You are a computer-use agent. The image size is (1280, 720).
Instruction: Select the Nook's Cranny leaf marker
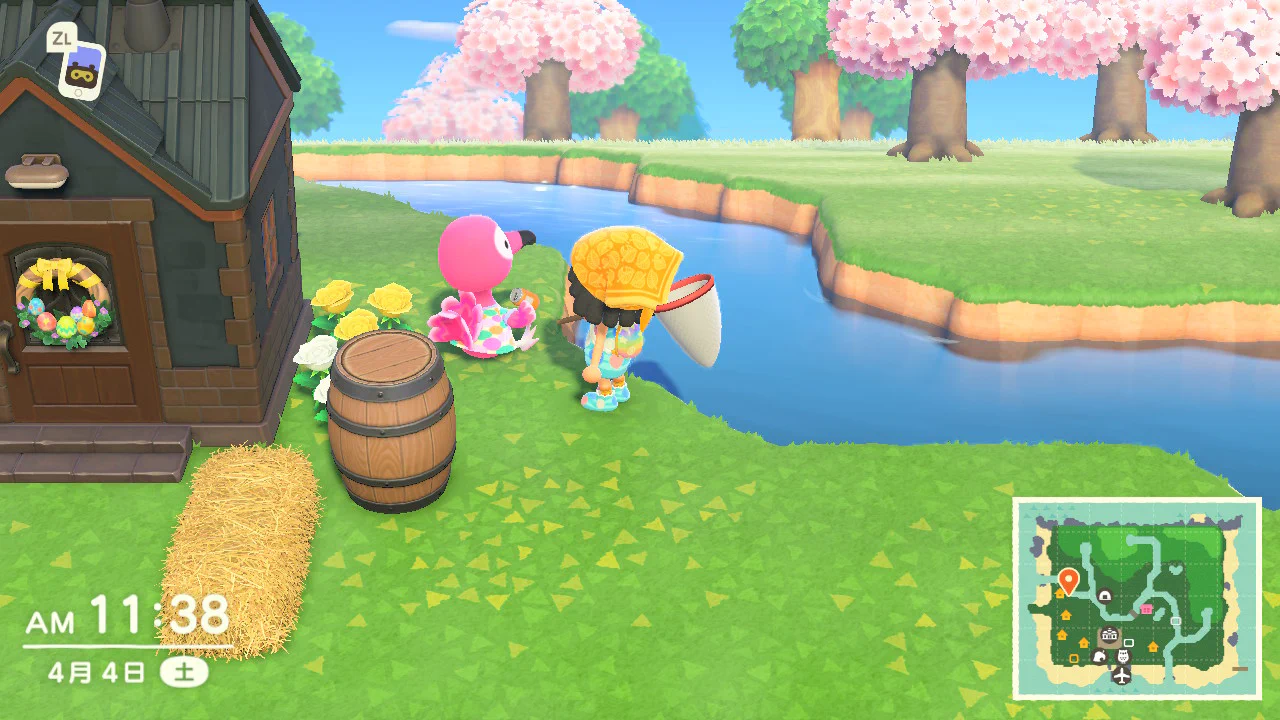pos(1099,656)
